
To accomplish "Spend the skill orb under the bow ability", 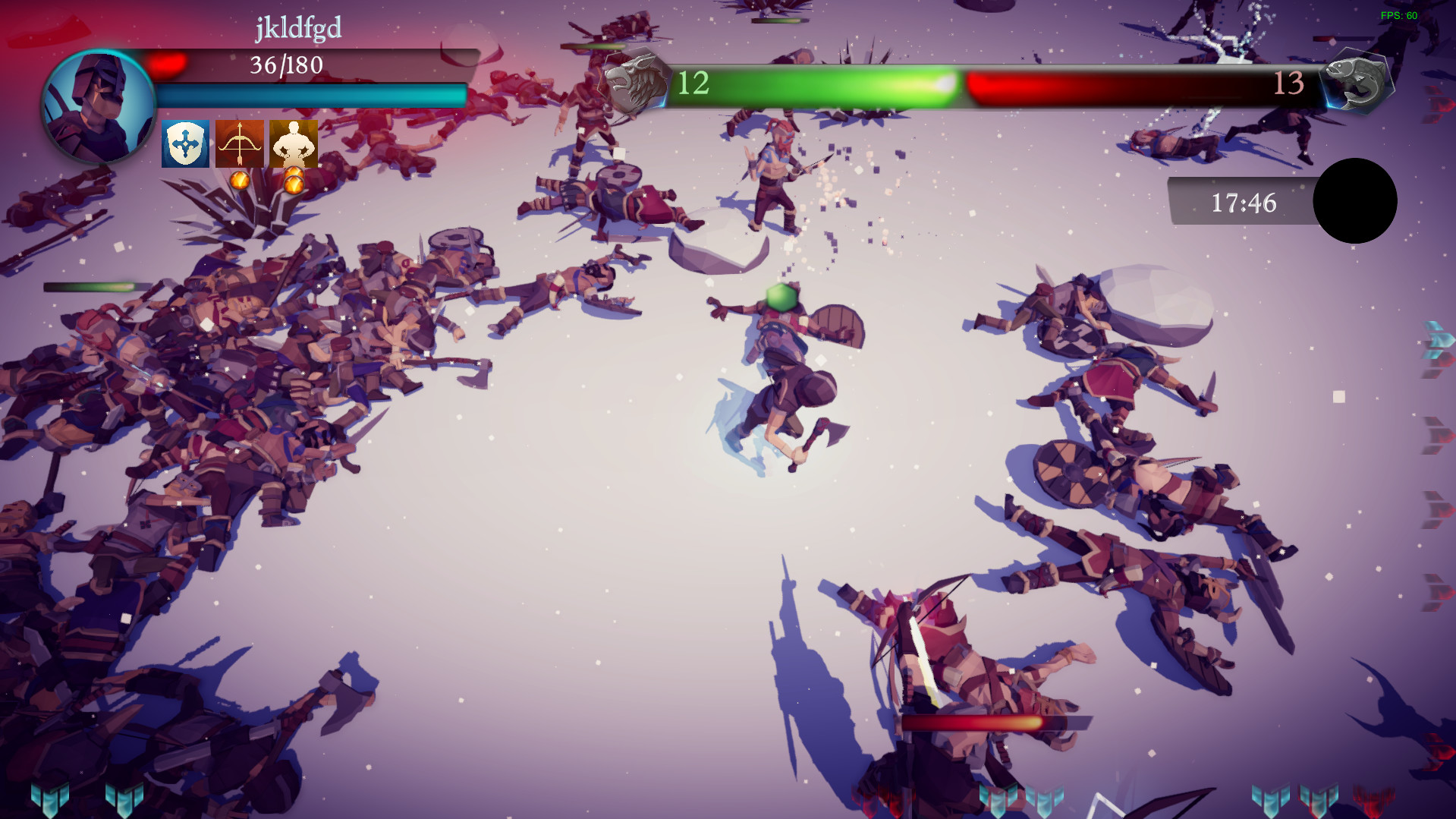I will [238, 180].
